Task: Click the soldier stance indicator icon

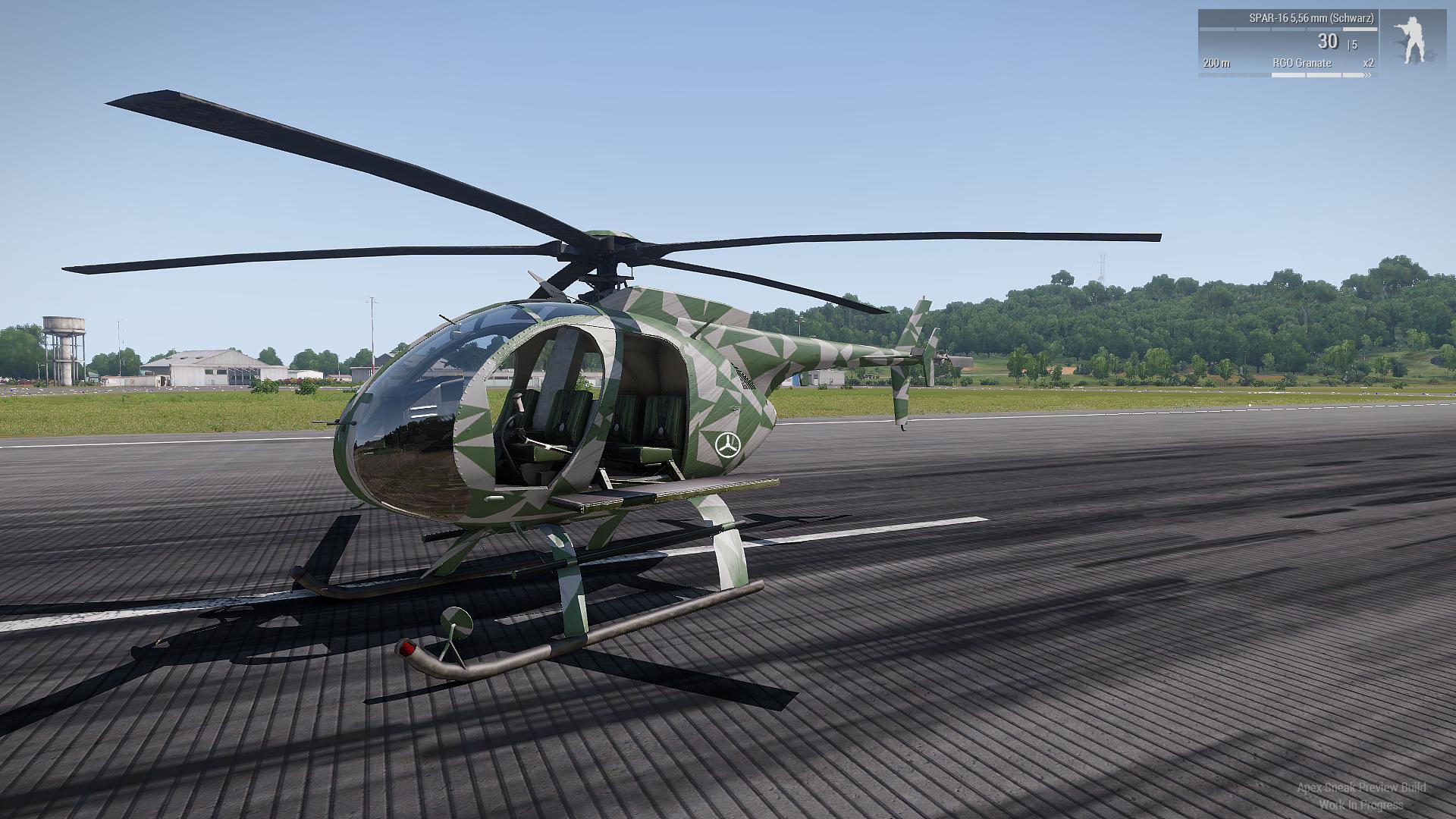Action: [x=1413, y=41]
